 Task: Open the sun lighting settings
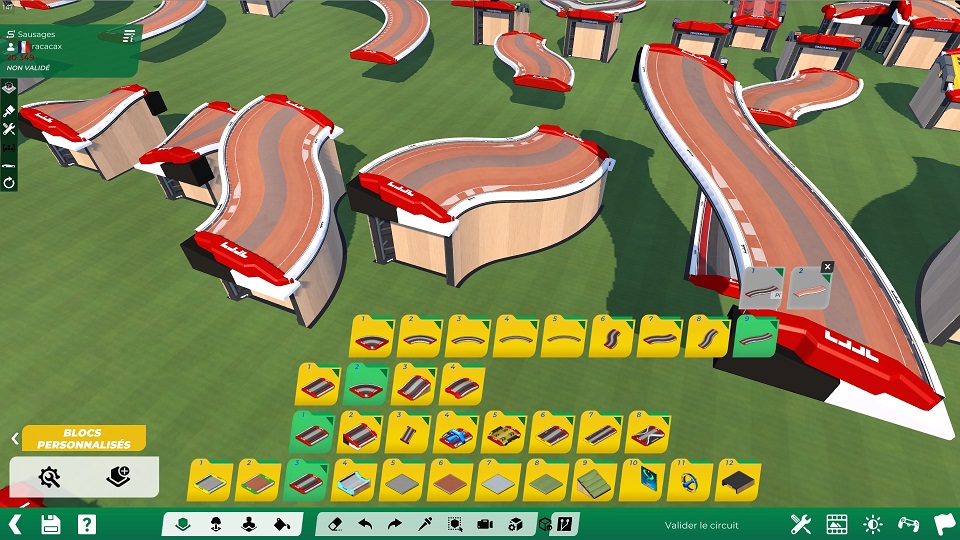point(872,523)
